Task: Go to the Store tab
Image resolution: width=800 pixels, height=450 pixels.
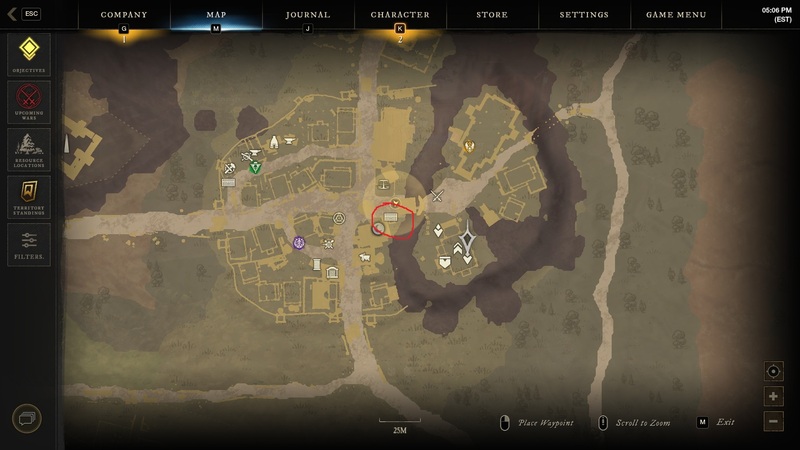Action: [492, 15]
